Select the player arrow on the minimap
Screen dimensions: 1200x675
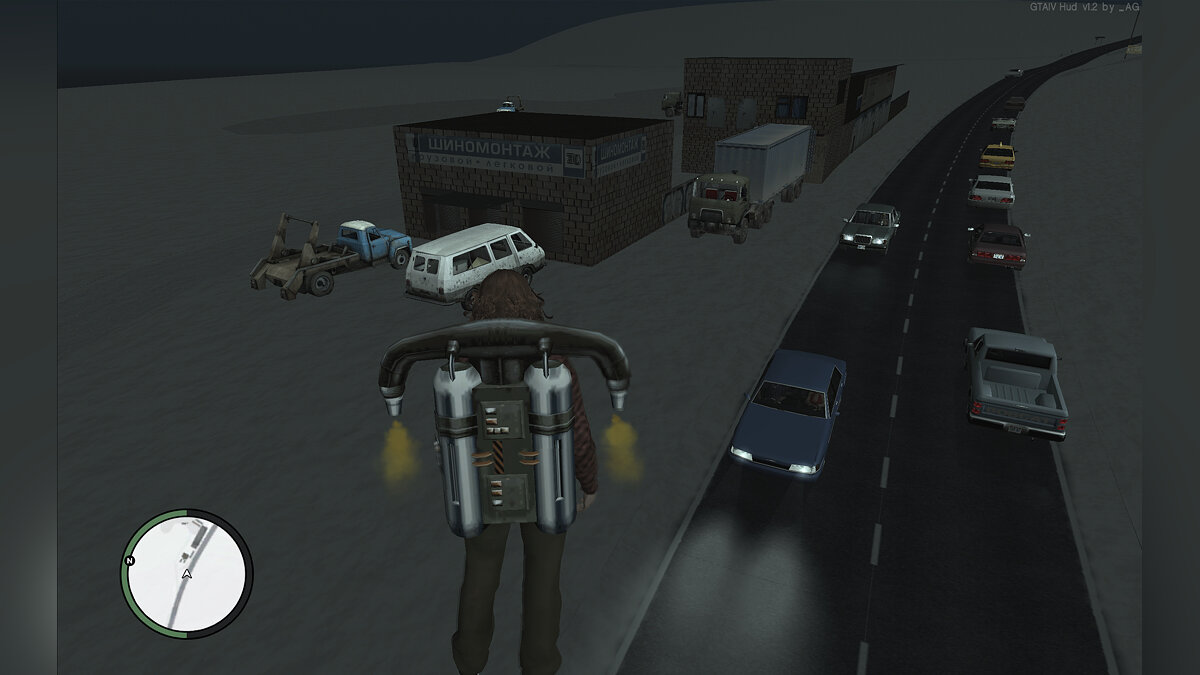186,574
